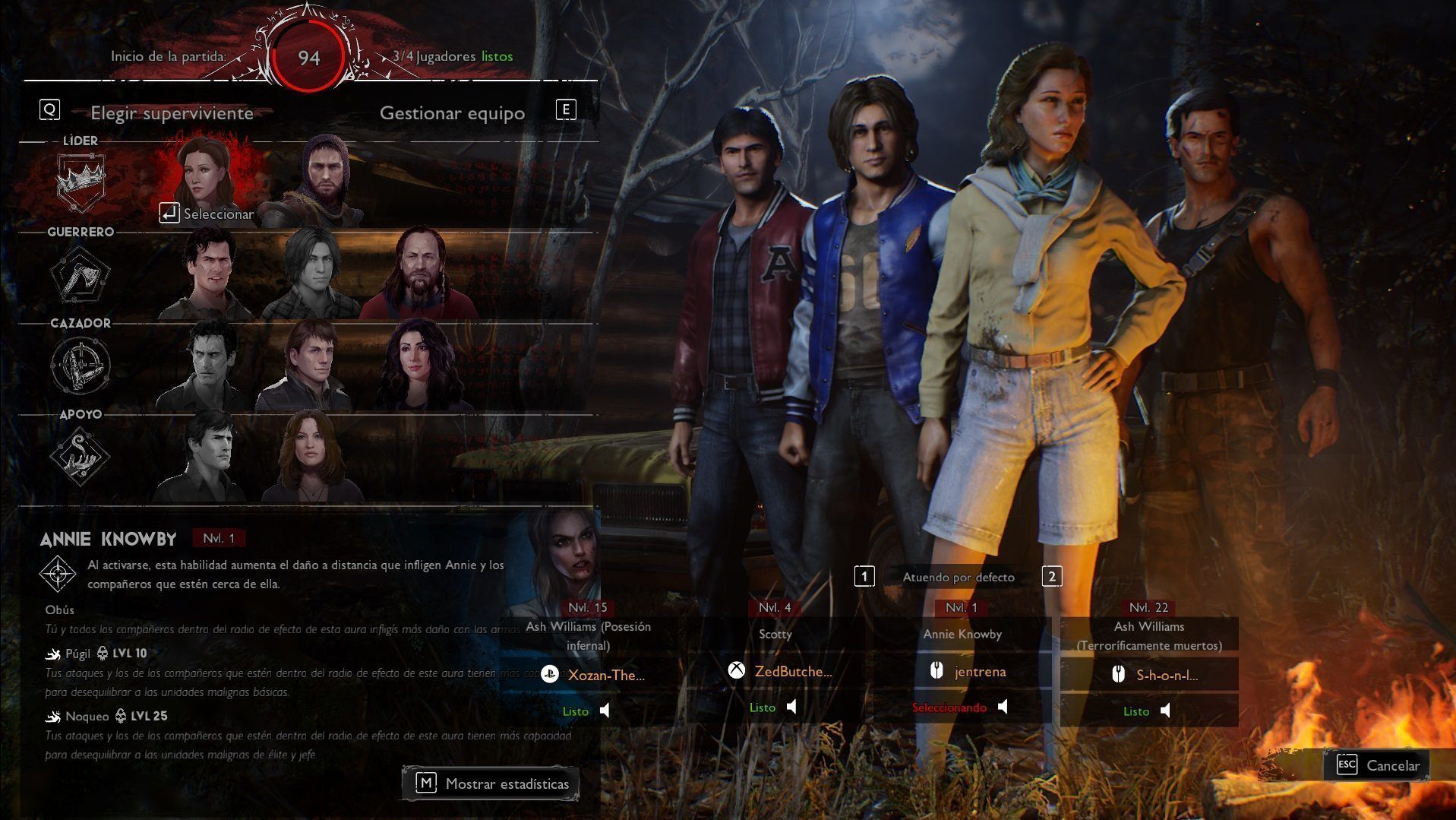Select the woman portrait in the Apoyo row

pyautogui.click(x=311, y=456)
